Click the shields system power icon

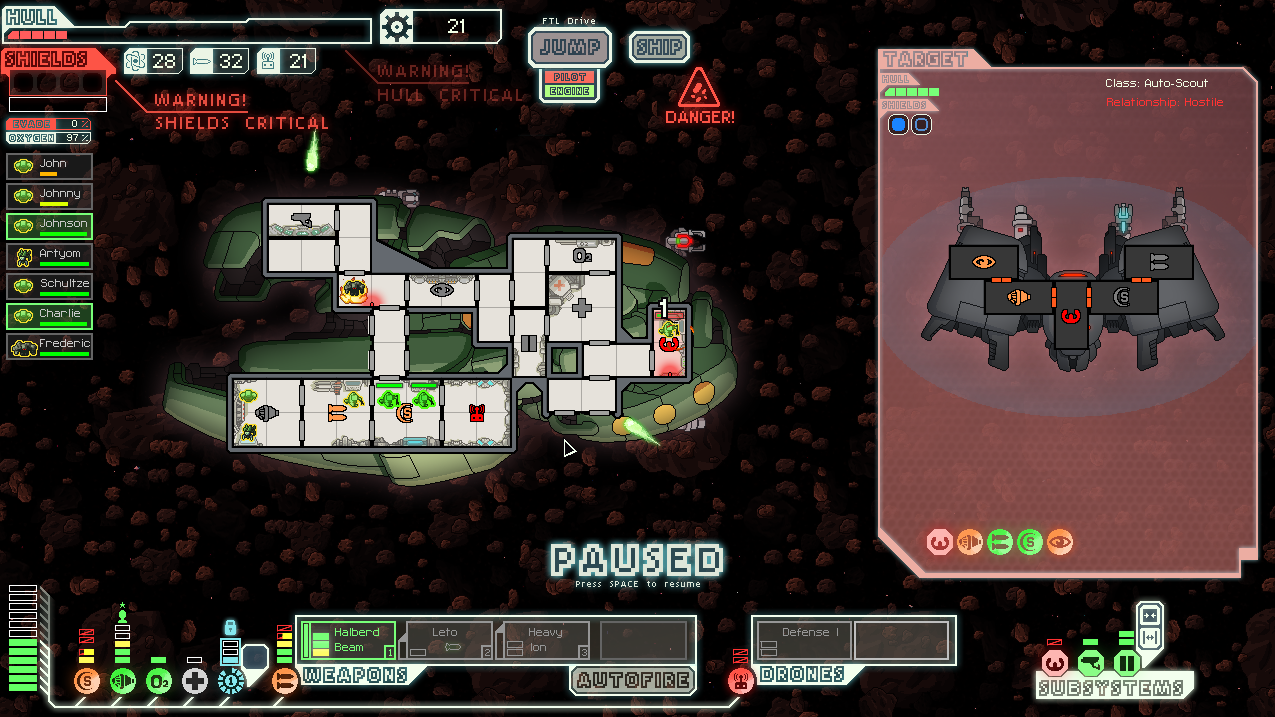[87, 682]
